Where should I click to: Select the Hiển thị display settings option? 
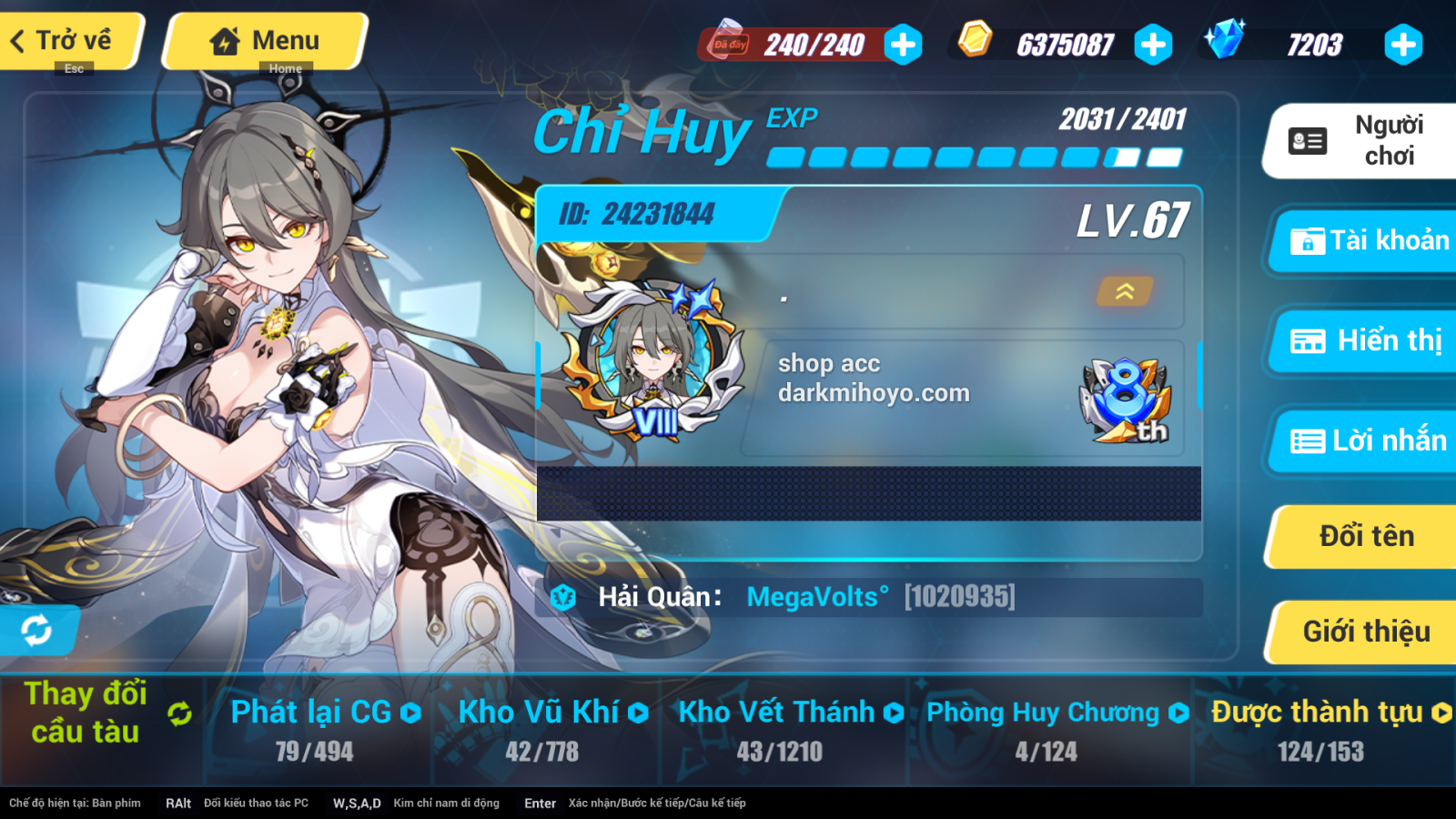point(1364,342)
